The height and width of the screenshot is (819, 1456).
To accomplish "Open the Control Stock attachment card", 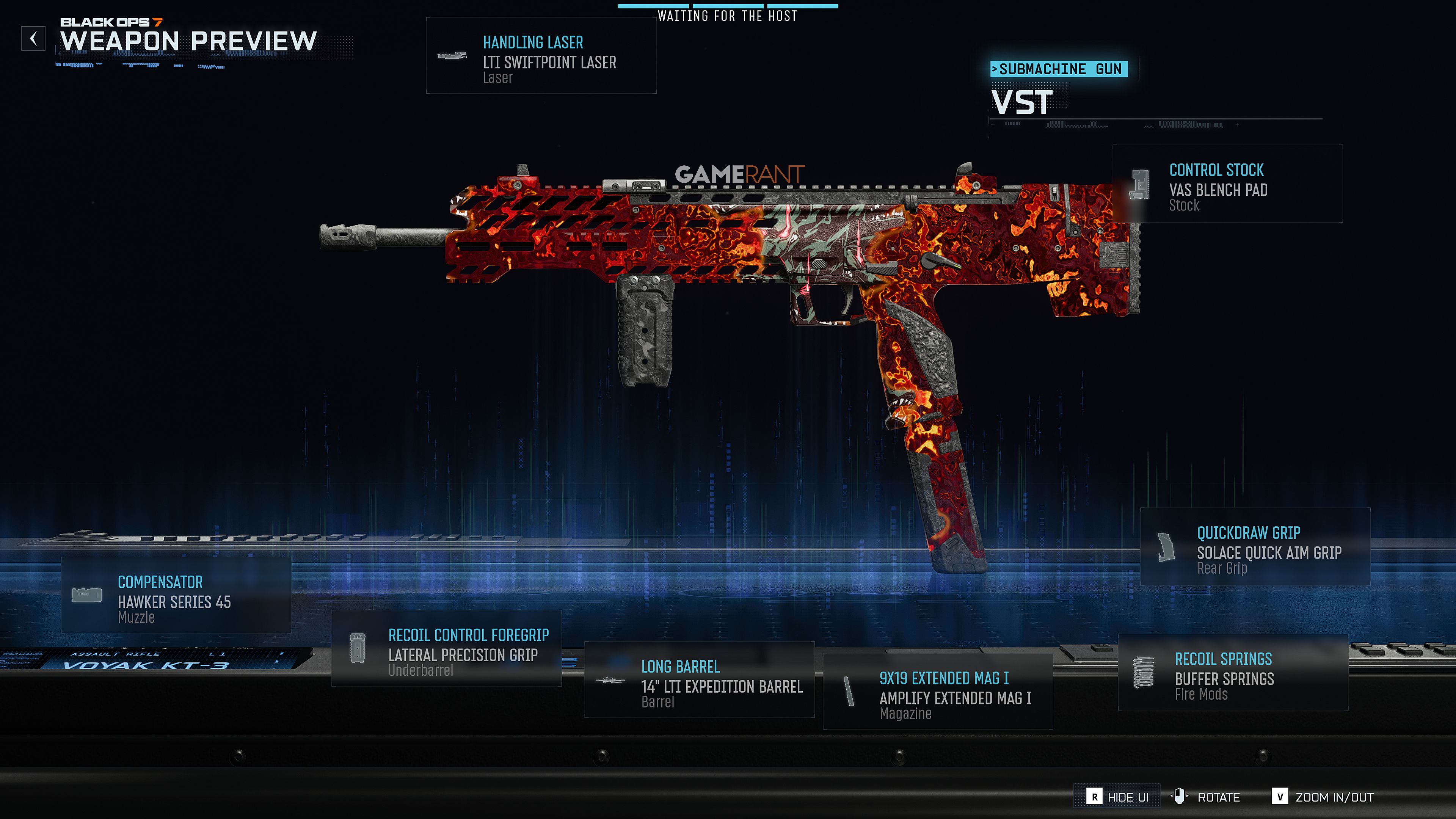I will [1227, 184].
